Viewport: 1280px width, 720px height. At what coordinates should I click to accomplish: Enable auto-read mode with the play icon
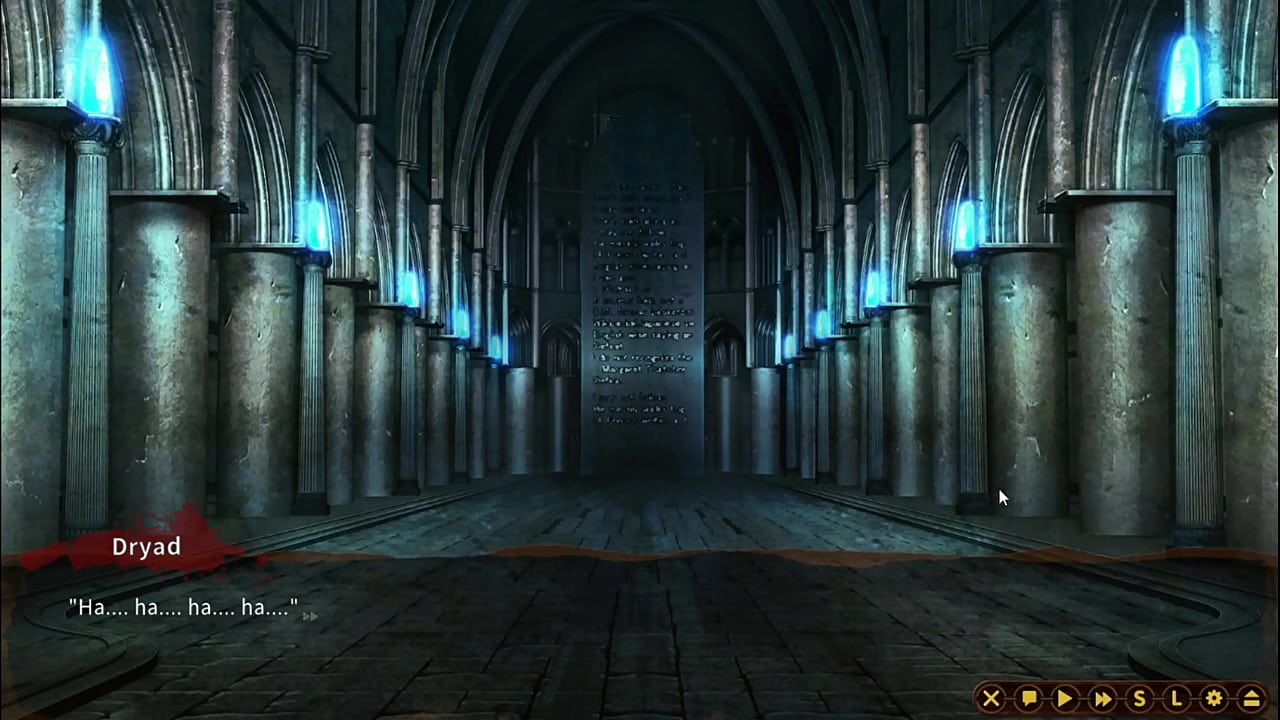coord(1065,699)
